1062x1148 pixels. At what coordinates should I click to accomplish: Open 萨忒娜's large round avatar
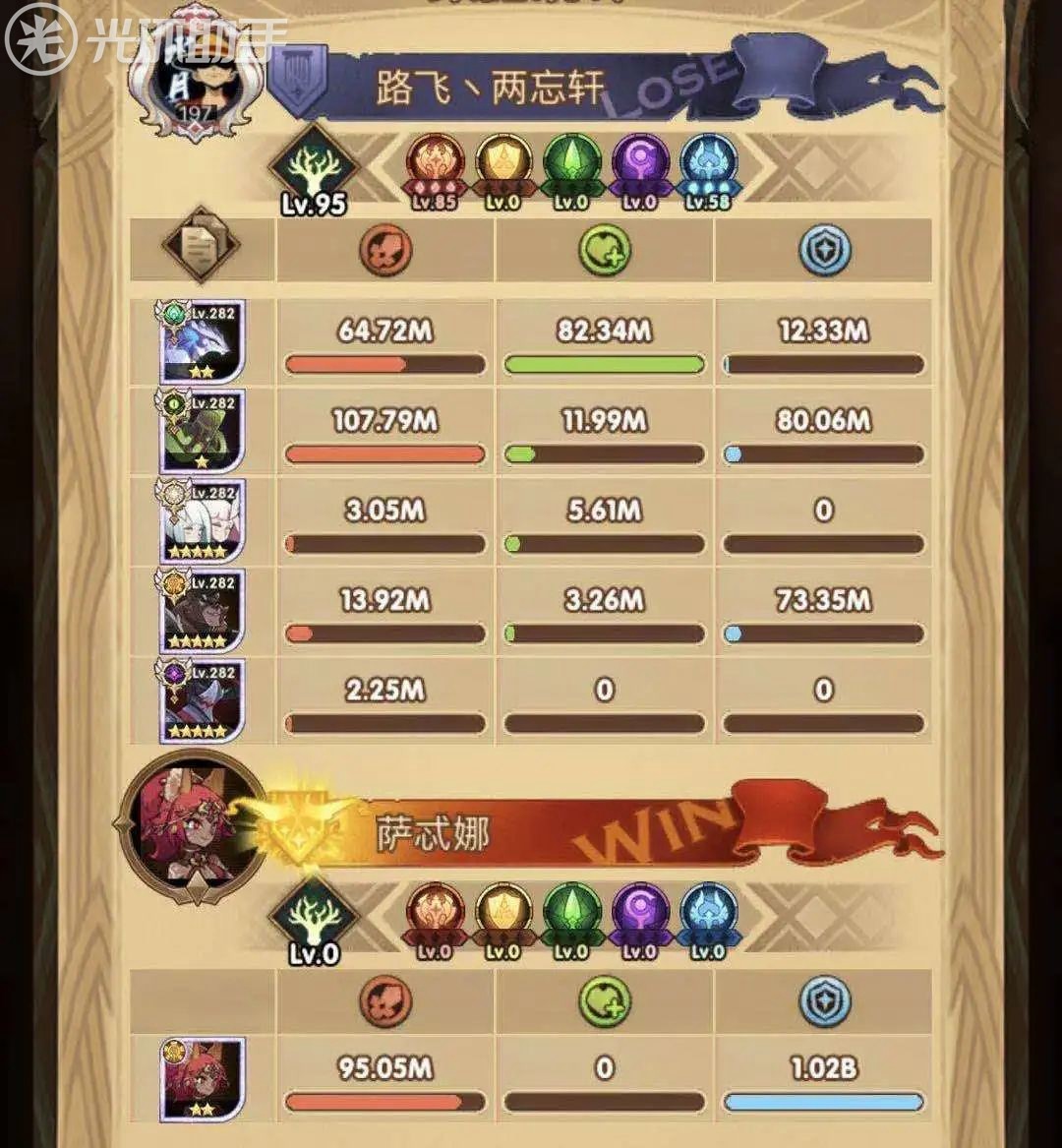(190, 825)
